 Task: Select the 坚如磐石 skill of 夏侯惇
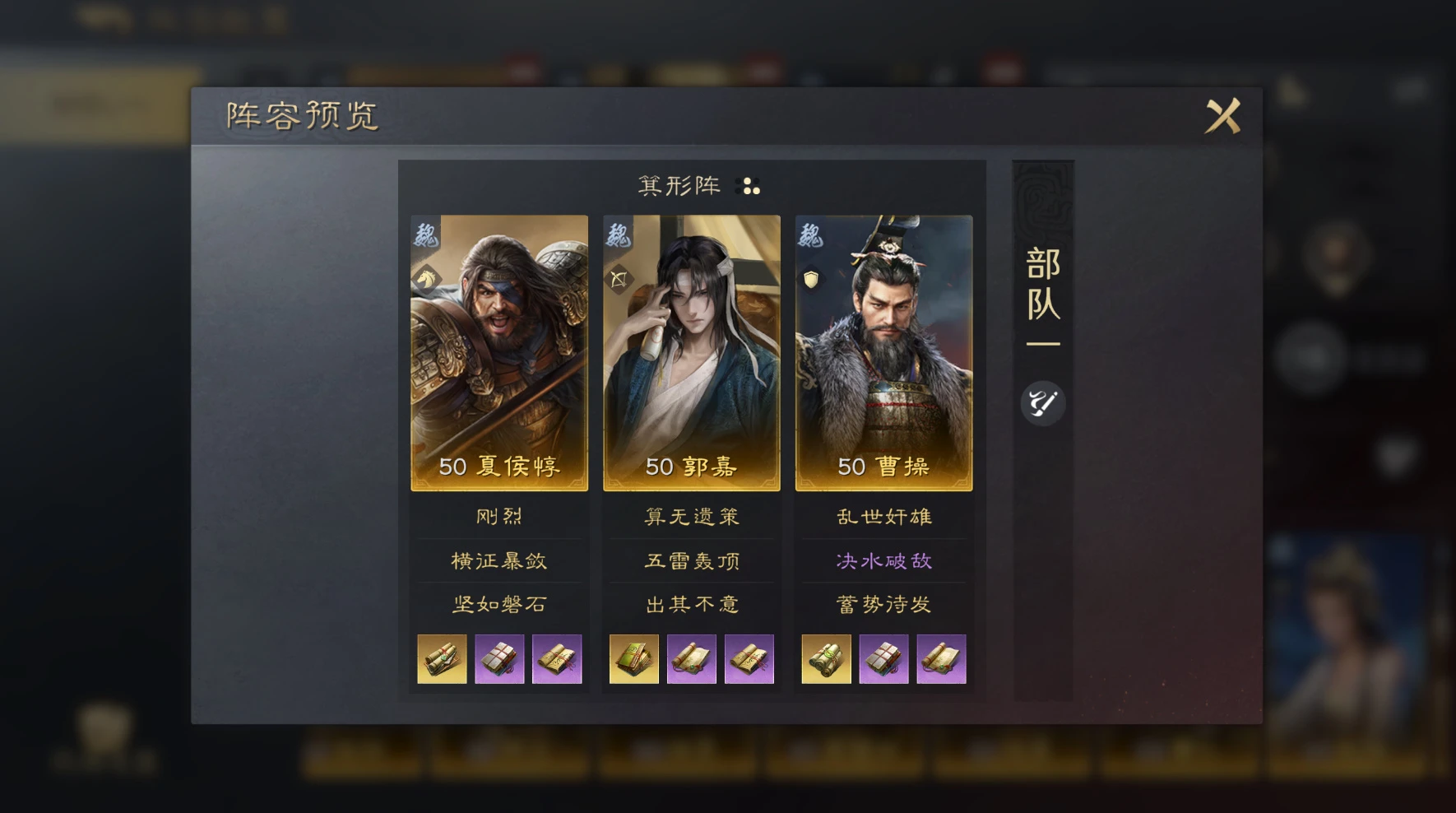[x=498, y=604]
